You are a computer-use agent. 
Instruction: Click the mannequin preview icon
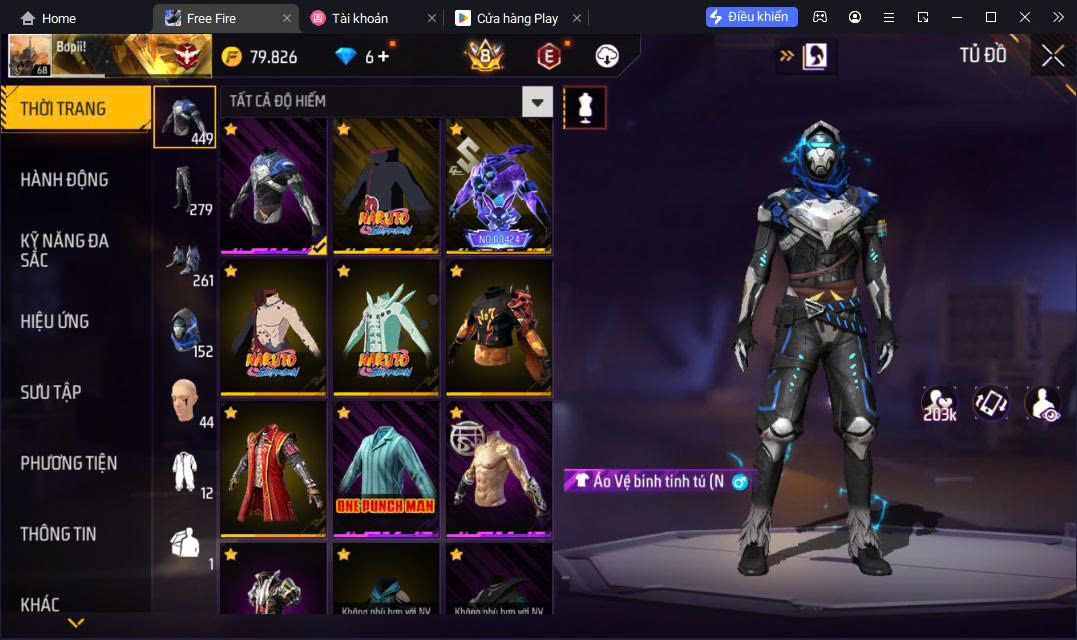coord(585,107)
